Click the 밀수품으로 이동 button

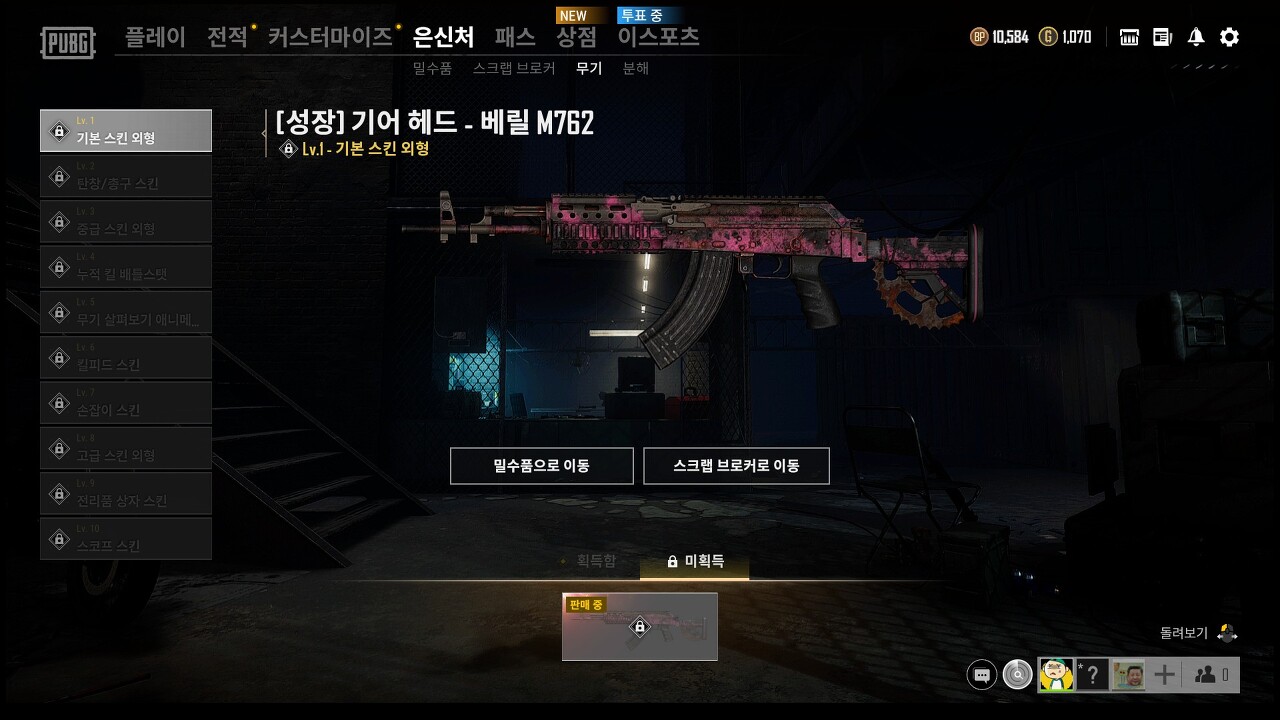[540, 465]
